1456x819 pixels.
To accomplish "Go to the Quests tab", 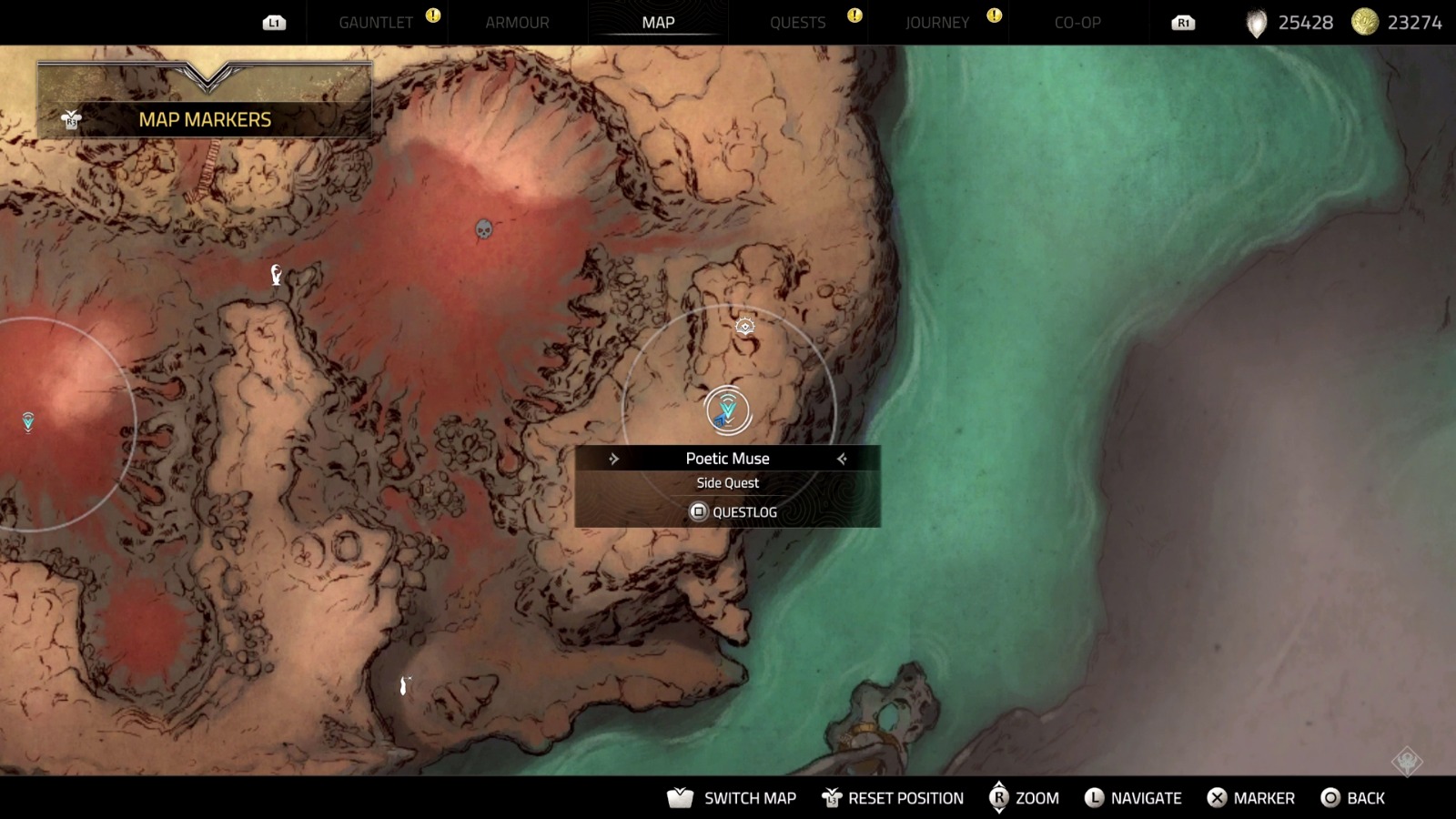I will (798, 23).
